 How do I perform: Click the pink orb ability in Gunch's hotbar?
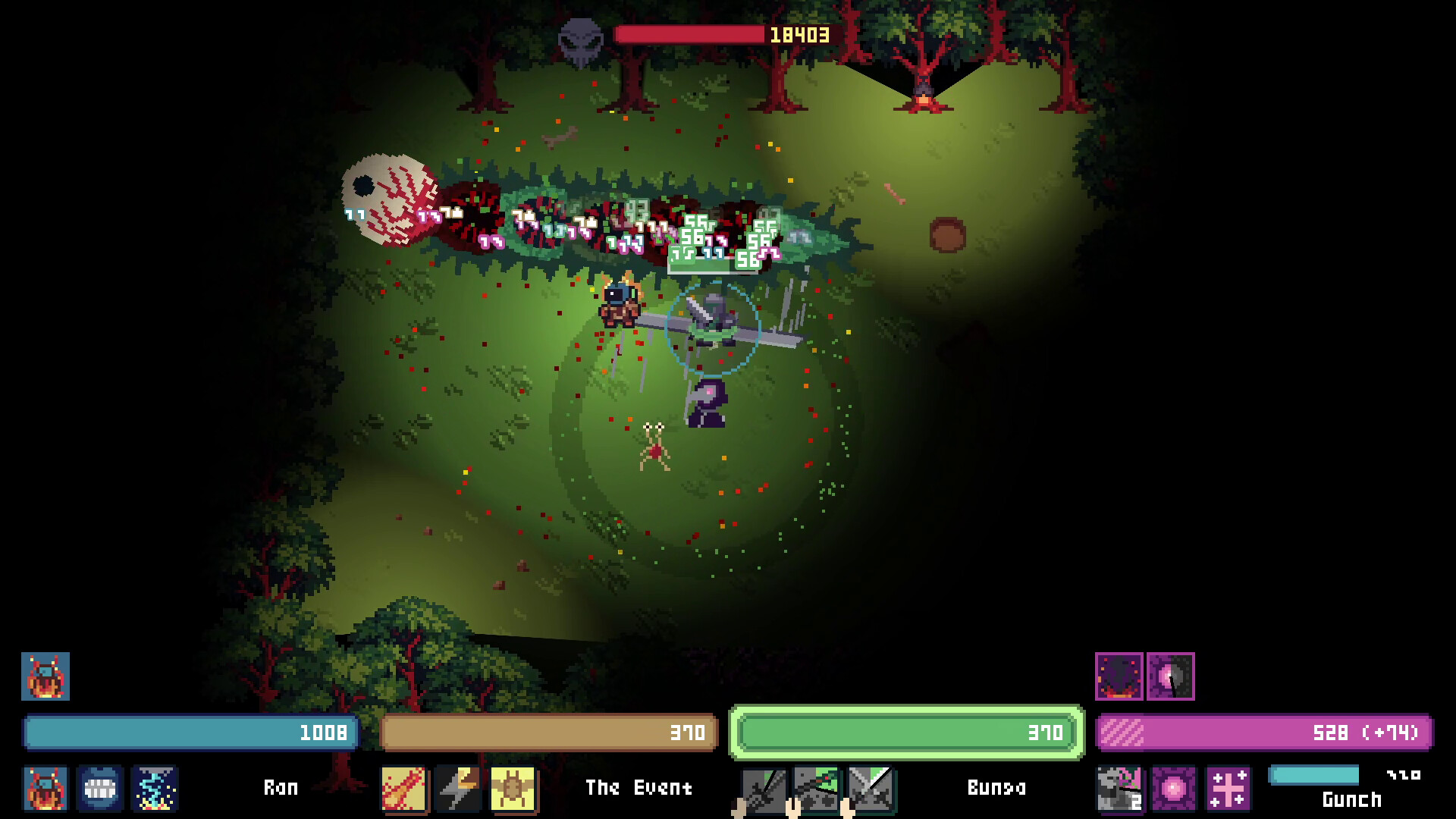1172,790
